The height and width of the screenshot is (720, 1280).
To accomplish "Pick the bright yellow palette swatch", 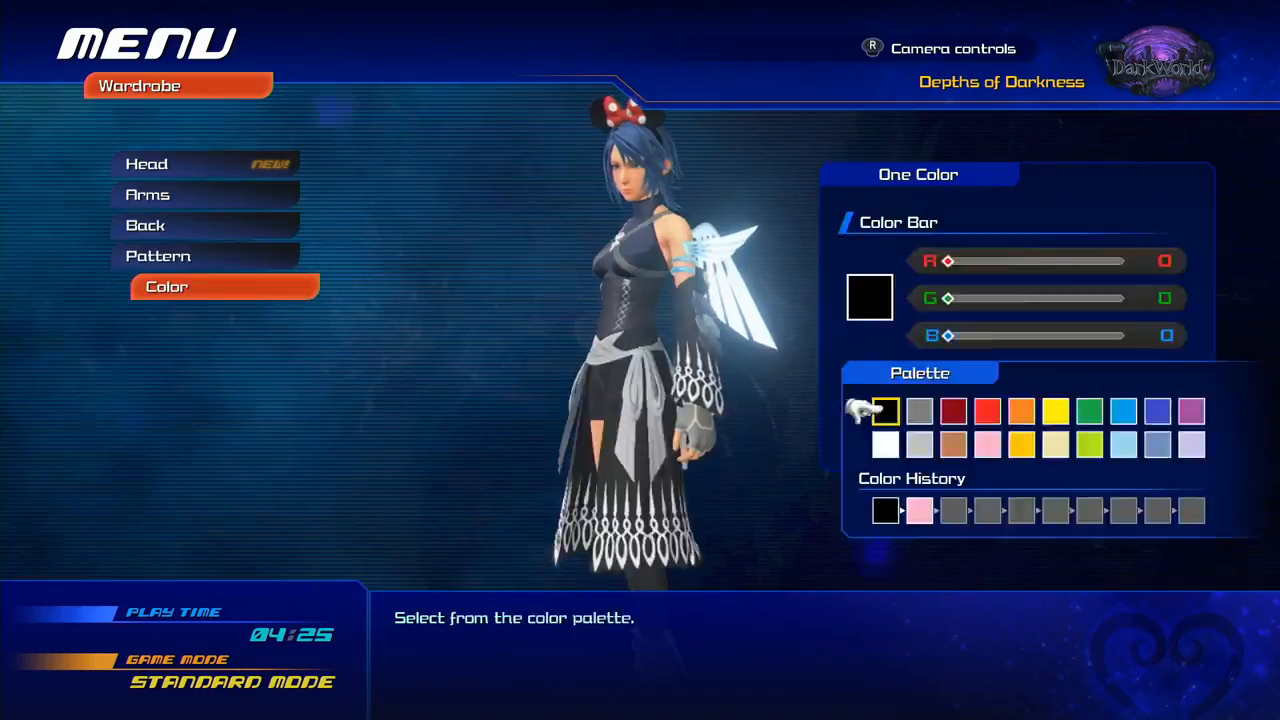I will click(1056, 411).
